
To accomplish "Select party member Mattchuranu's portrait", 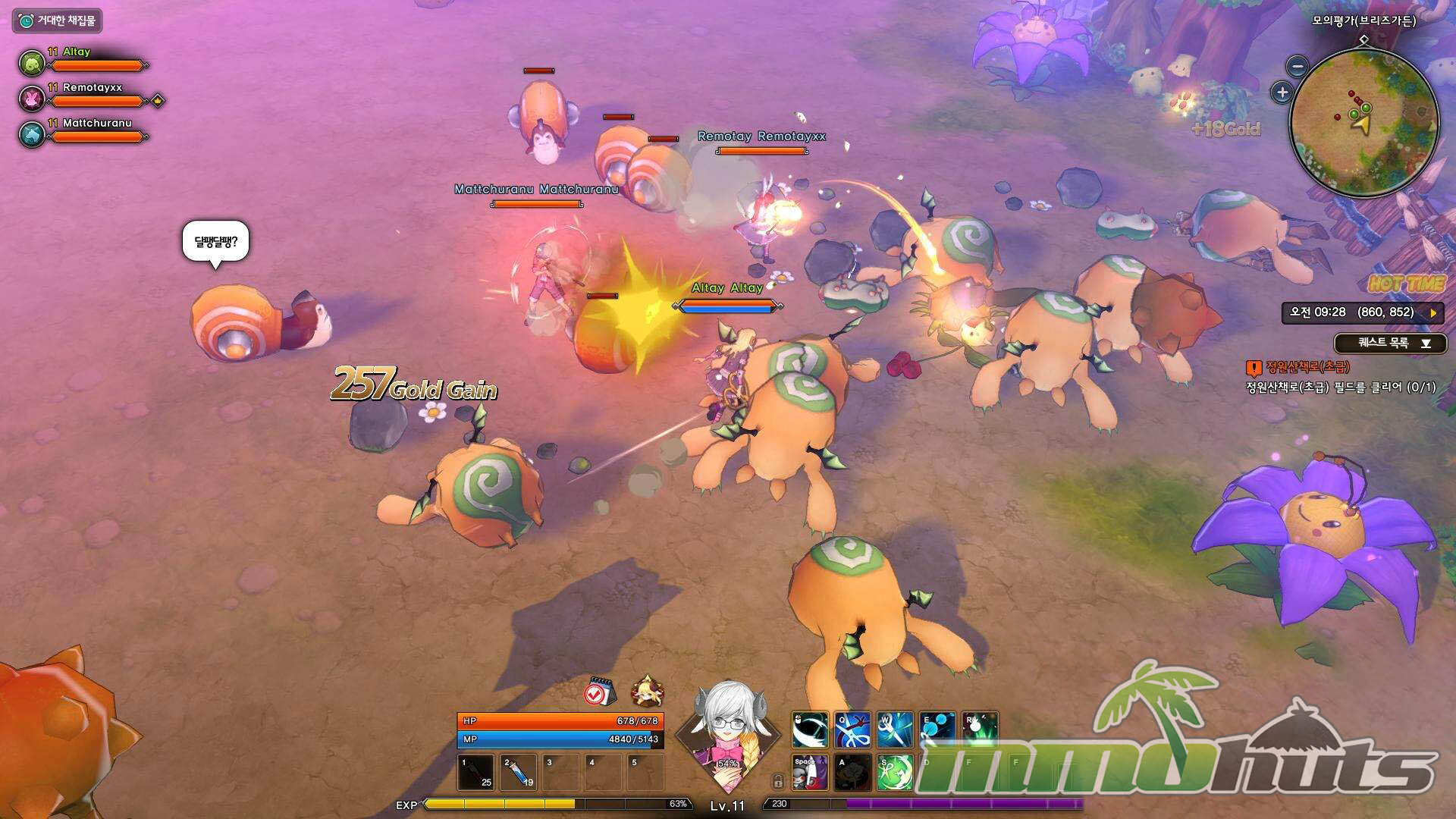I will coord(32,134).
